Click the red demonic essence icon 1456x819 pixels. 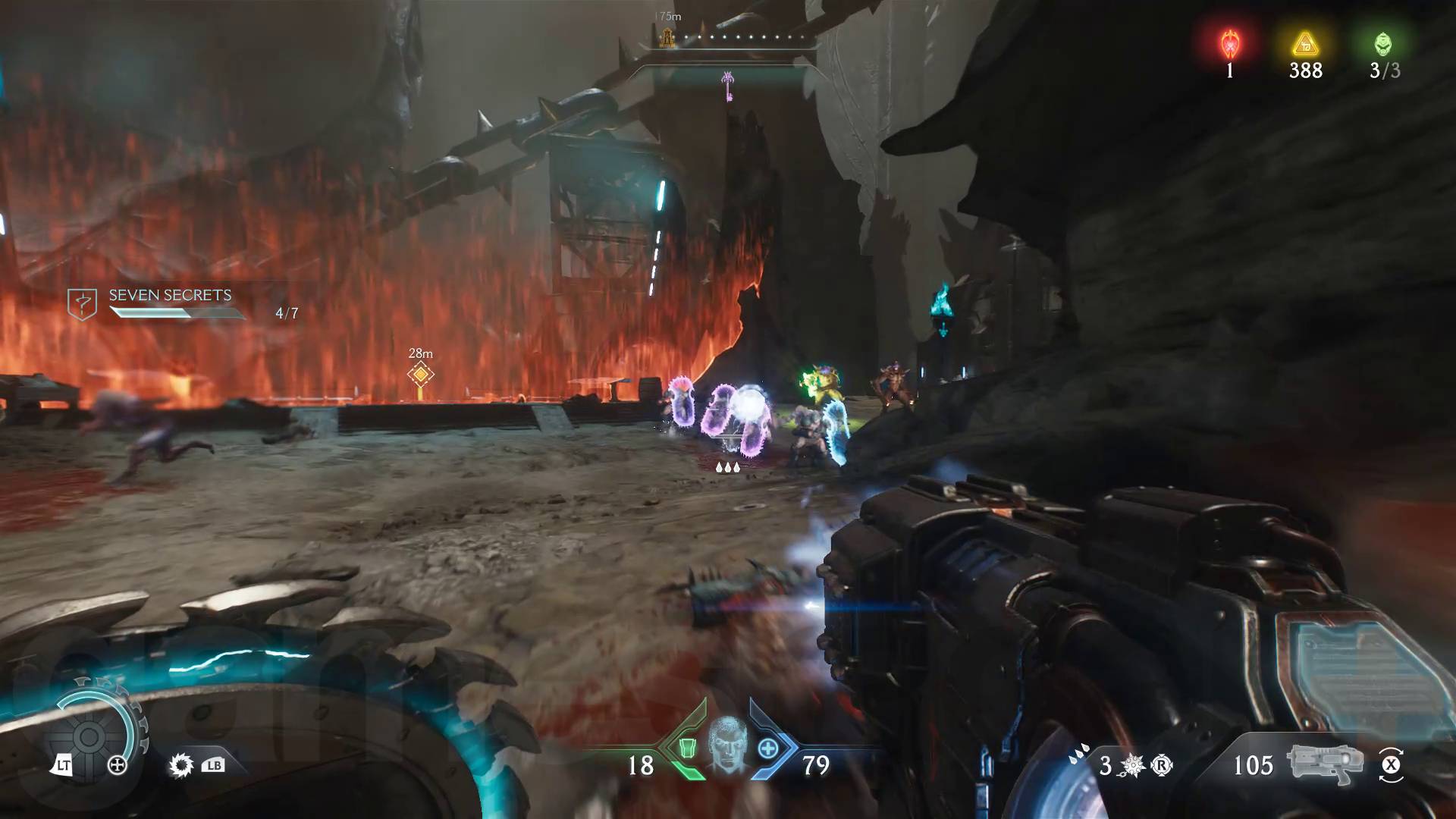pos(1229,45)
